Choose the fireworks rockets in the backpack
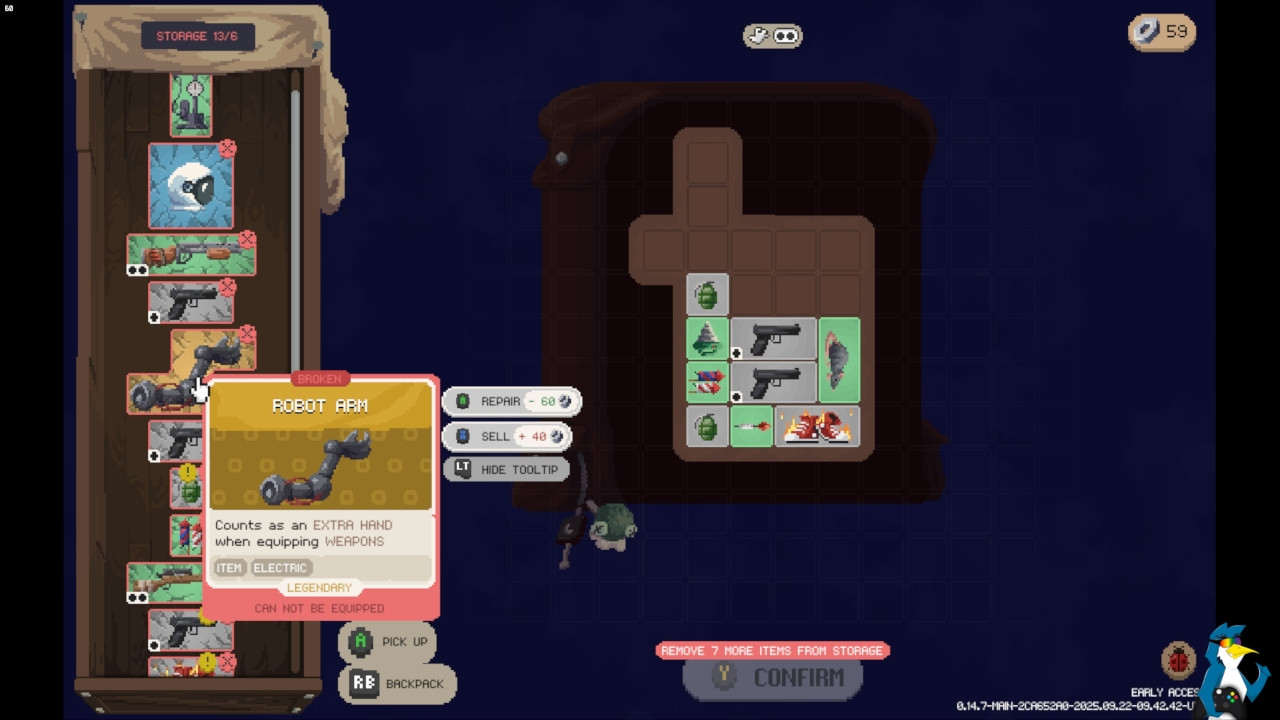Viewport: 1280px width, 720px height. point(707,383)
